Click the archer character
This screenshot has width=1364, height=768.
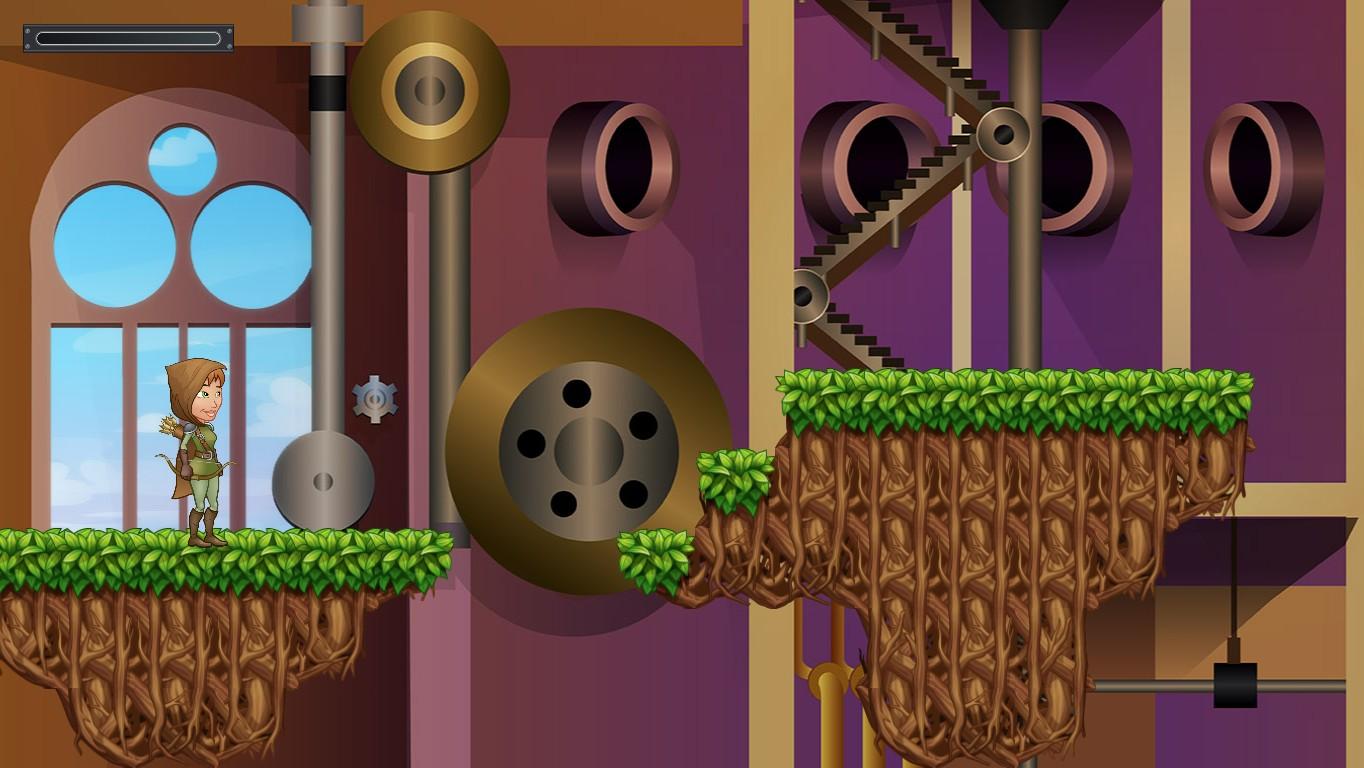(195, 450)
